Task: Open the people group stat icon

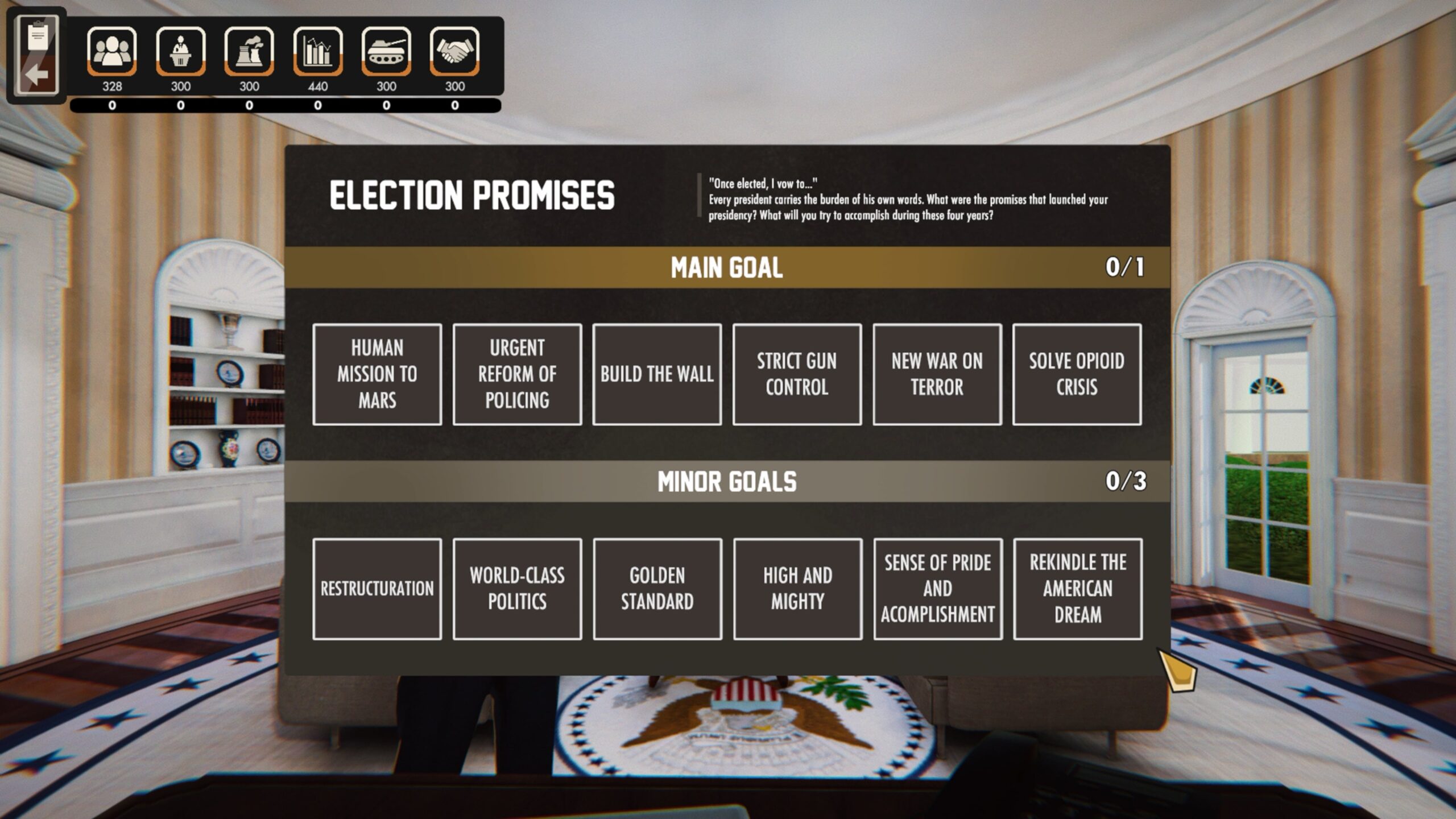Action: click(112, 51)
